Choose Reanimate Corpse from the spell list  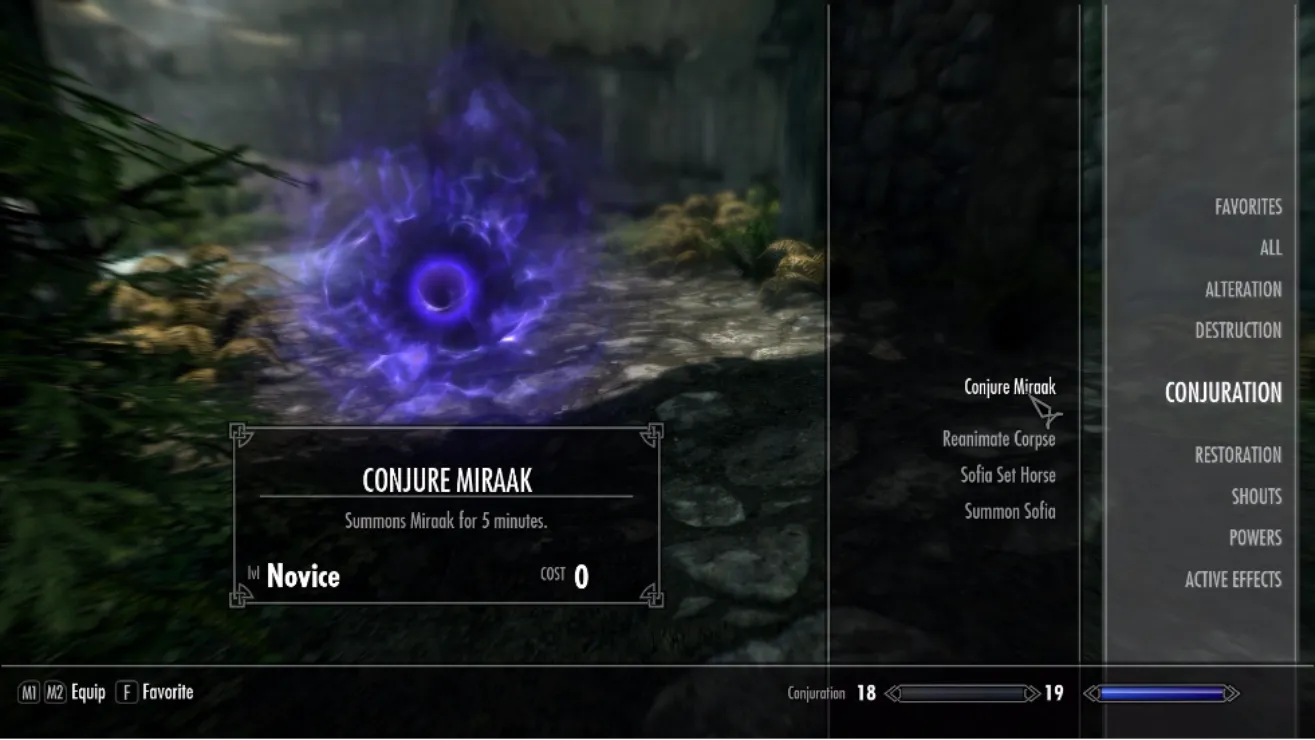998,439
